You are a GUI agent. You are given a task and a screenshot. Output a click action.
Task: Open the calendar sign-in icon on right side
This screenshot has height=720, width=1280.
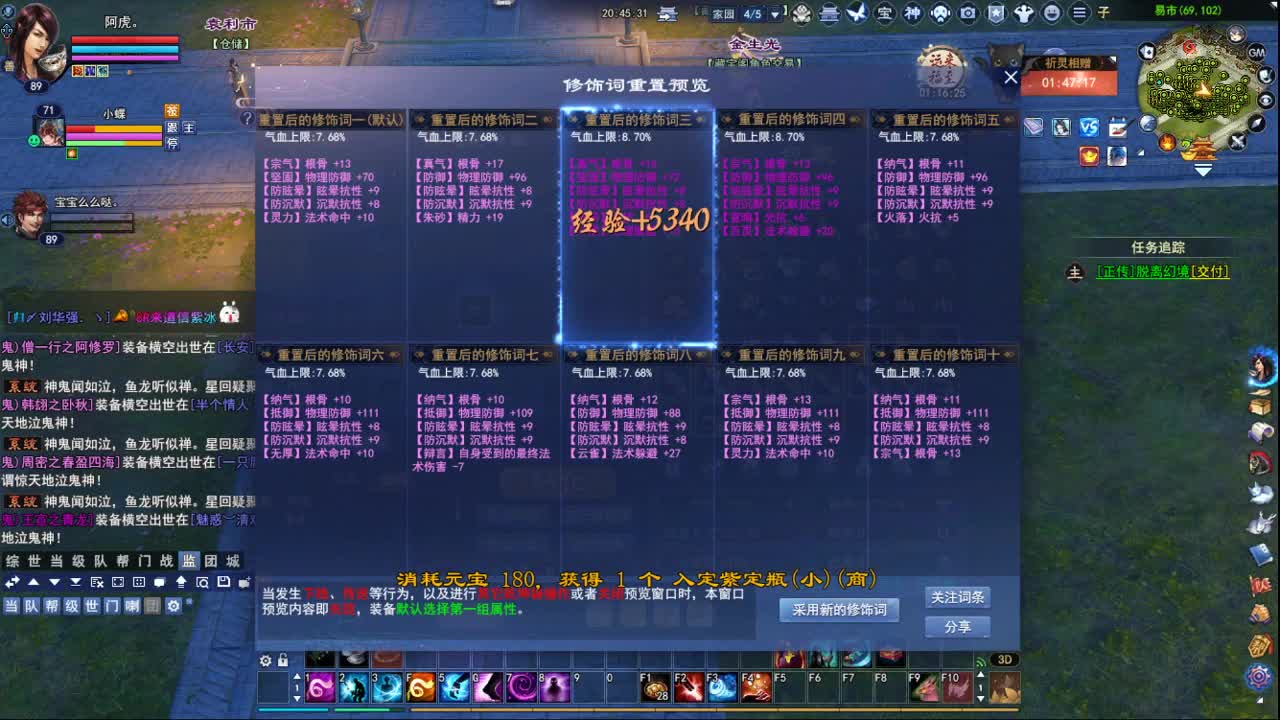coord(1118,126)
